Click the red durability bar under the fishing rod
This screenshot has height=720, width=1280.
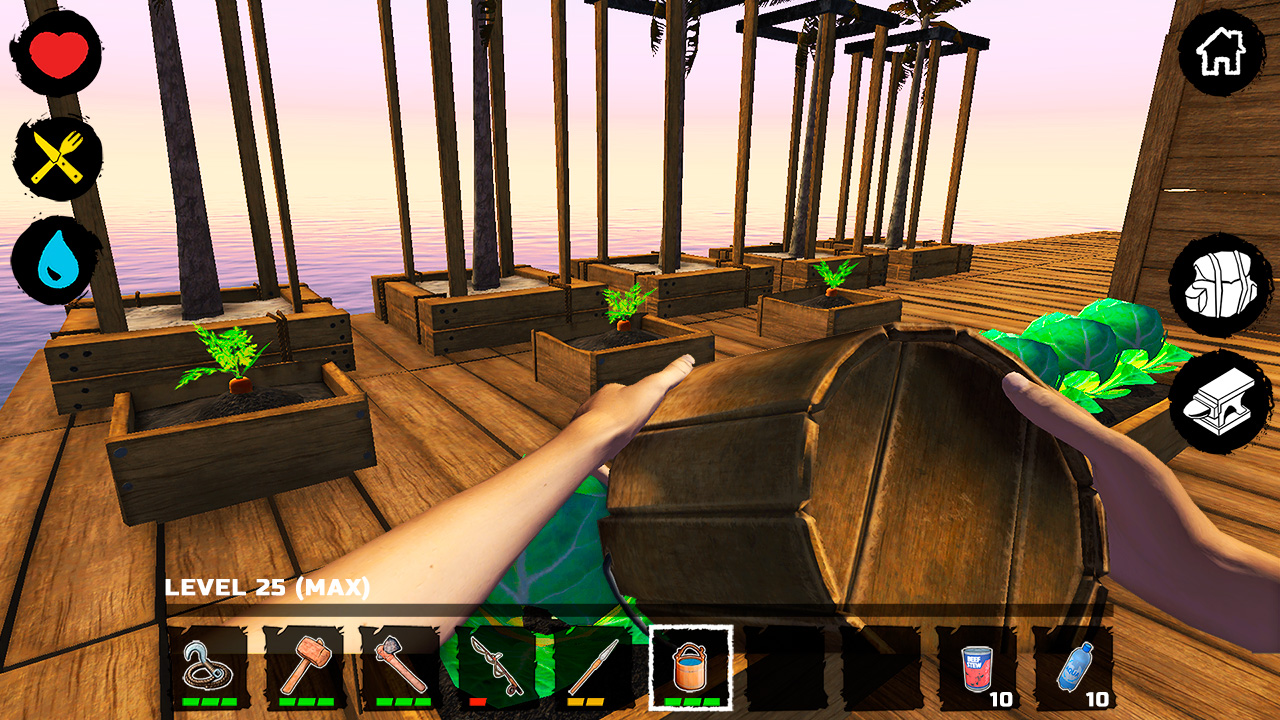click(x=478, y=702)
